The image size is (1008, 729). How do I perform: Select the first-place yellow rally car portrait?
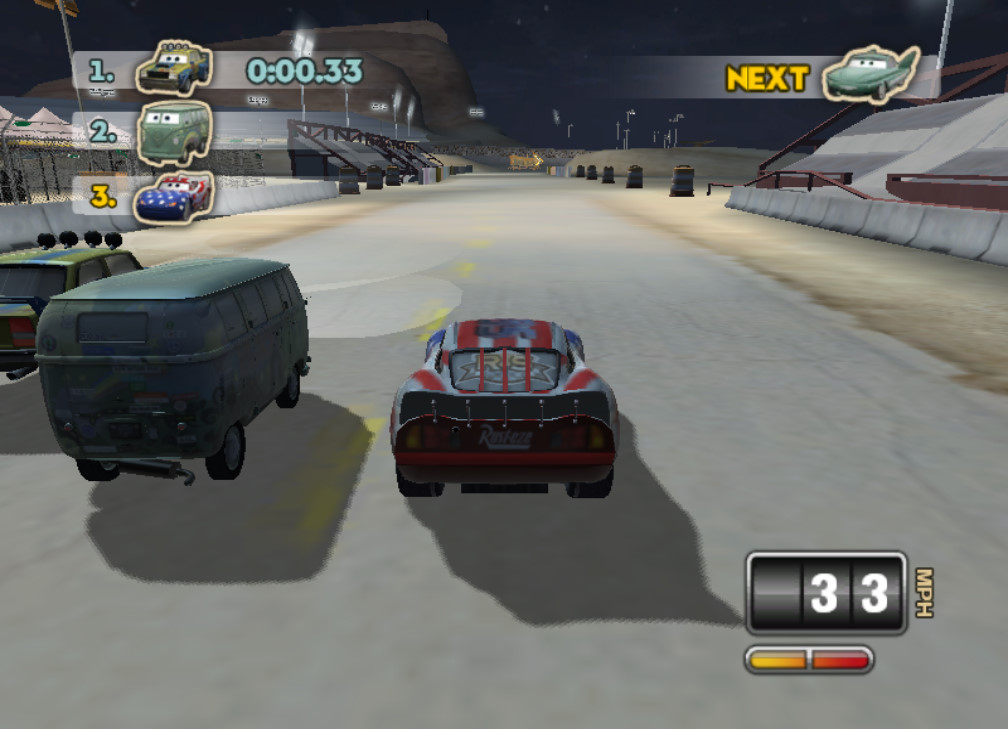click(x=174, y=69)
